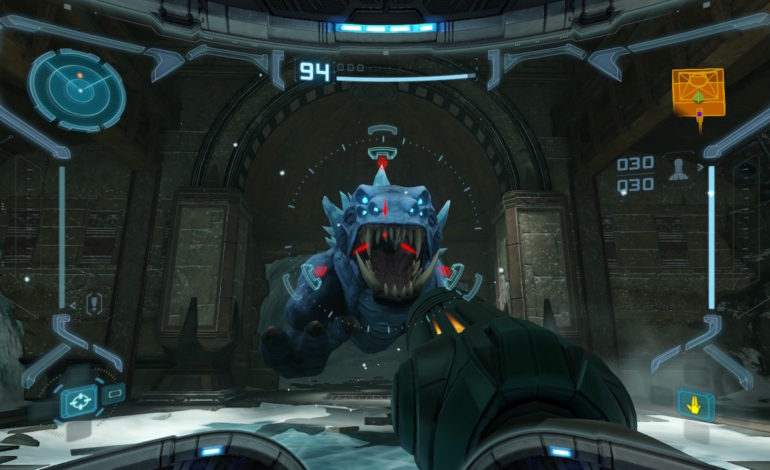Select the combat visor crosshair icon

pyautogui.click(x=78, y=402)
